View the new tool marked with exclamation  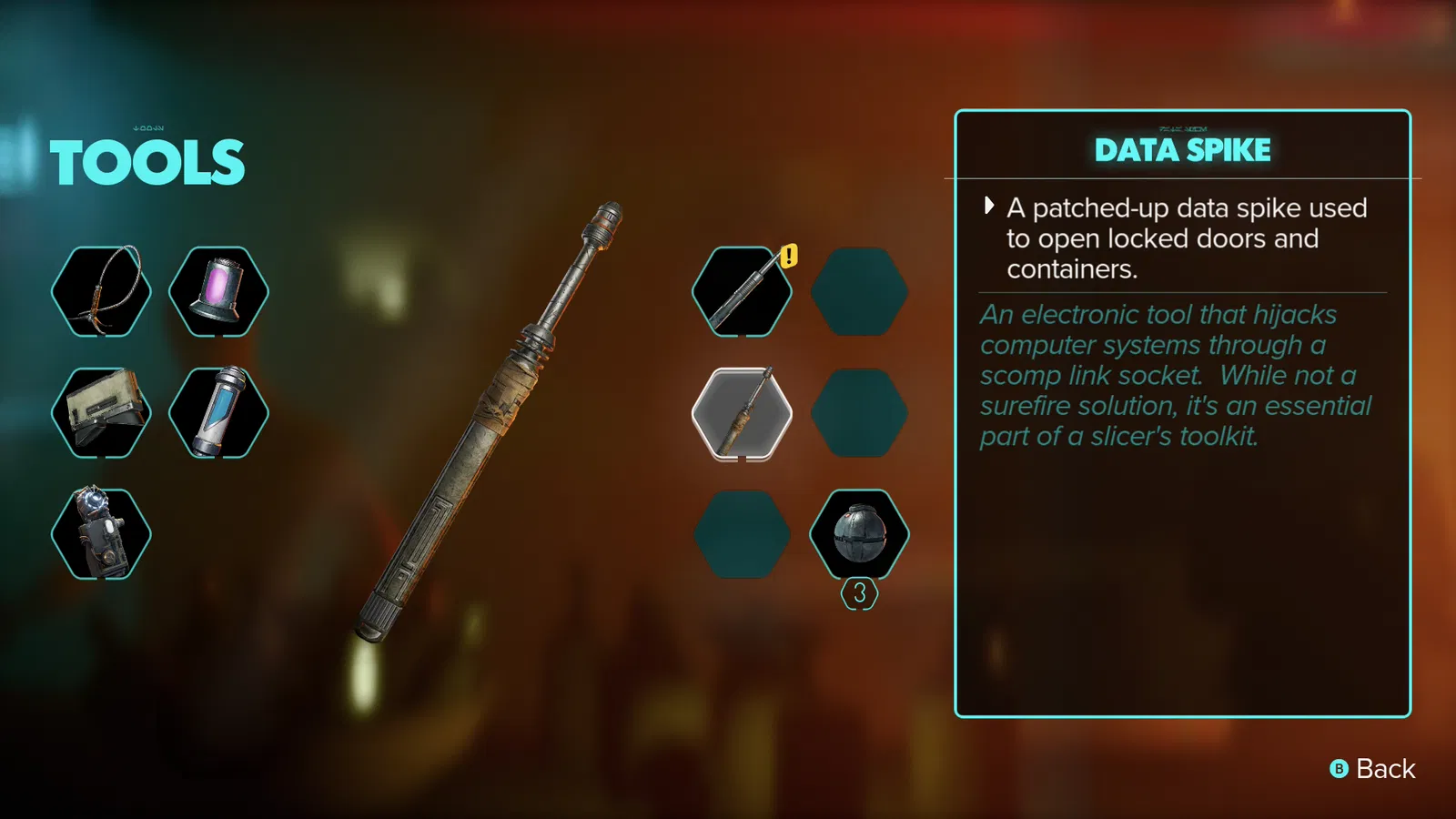pyautogui.click(x=742, y=291)
